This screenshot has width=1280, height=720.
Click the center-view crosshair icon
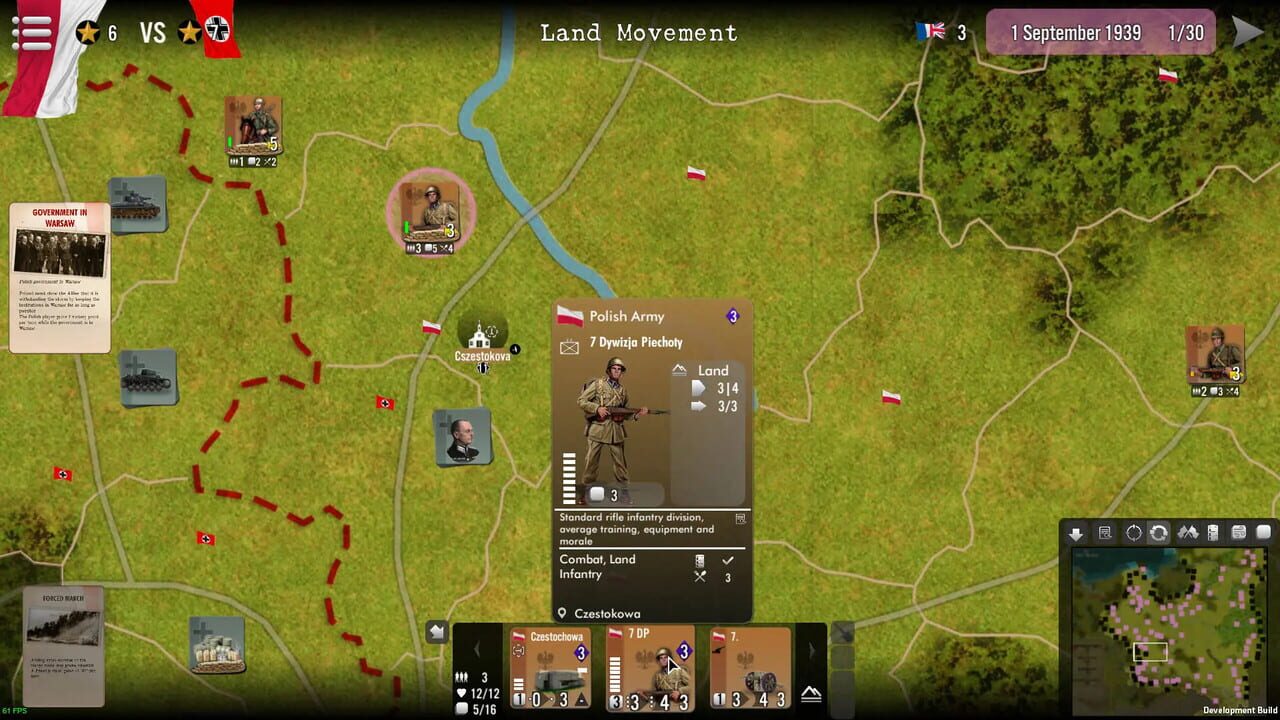1134,533
